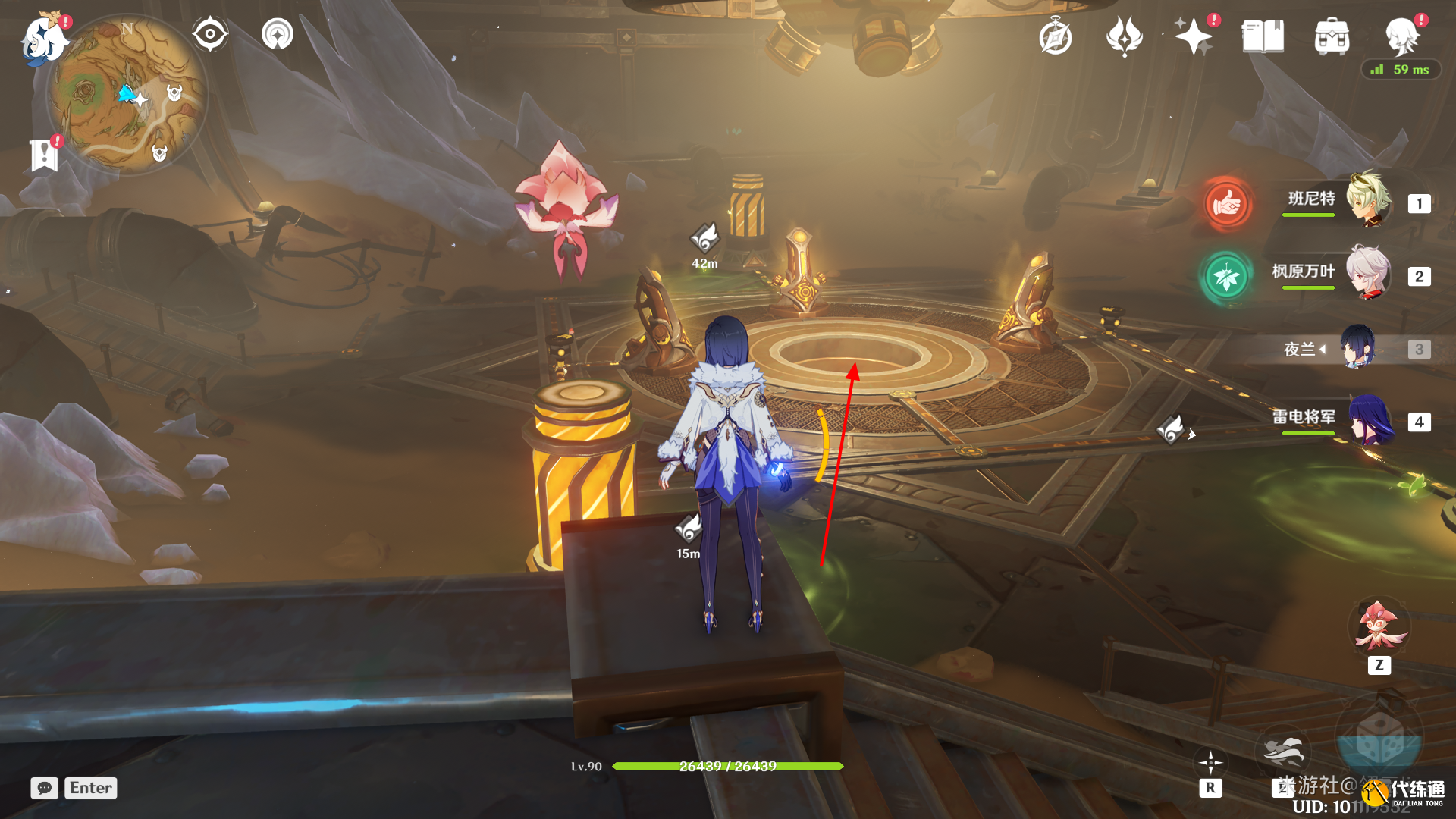Open the character profile icon

tap(1401, 36)
